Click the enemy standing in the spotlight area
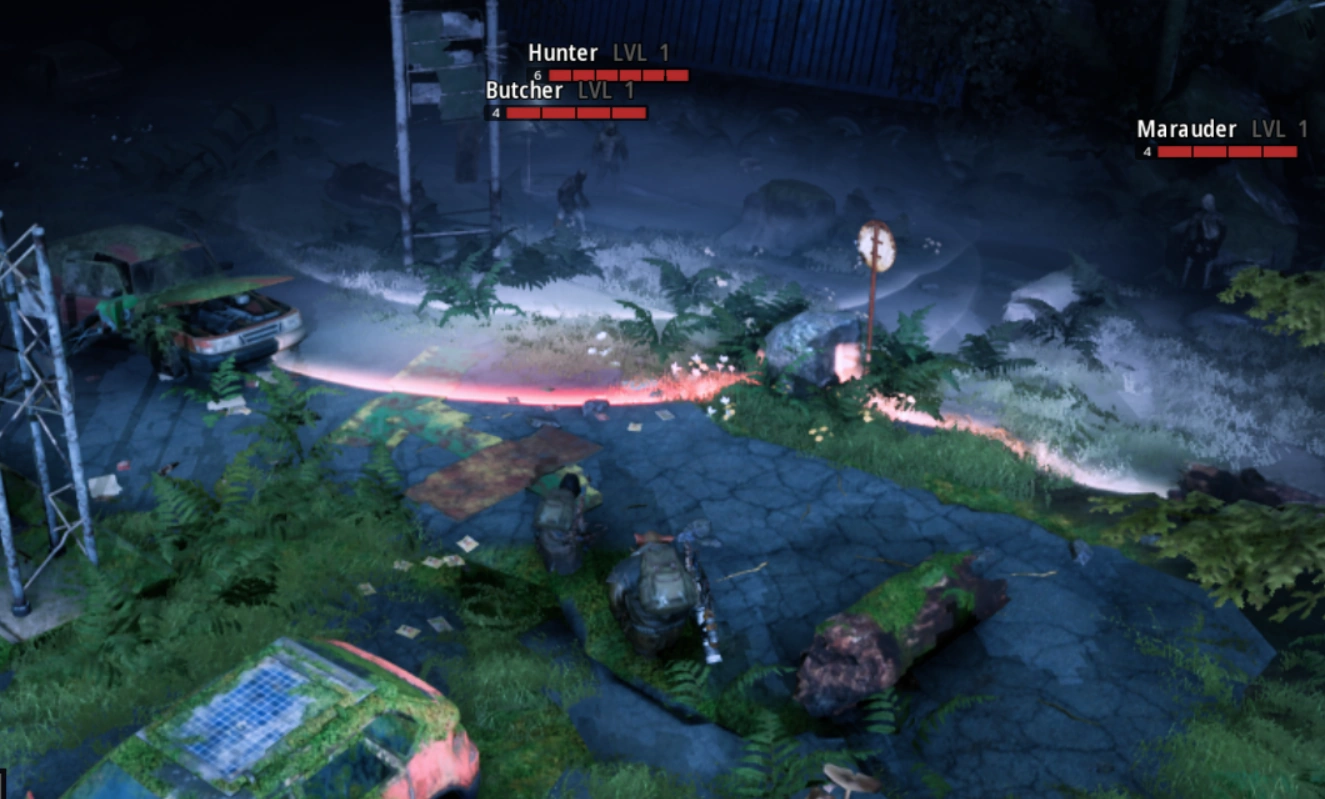1325x799 pixels. point(576,195)
